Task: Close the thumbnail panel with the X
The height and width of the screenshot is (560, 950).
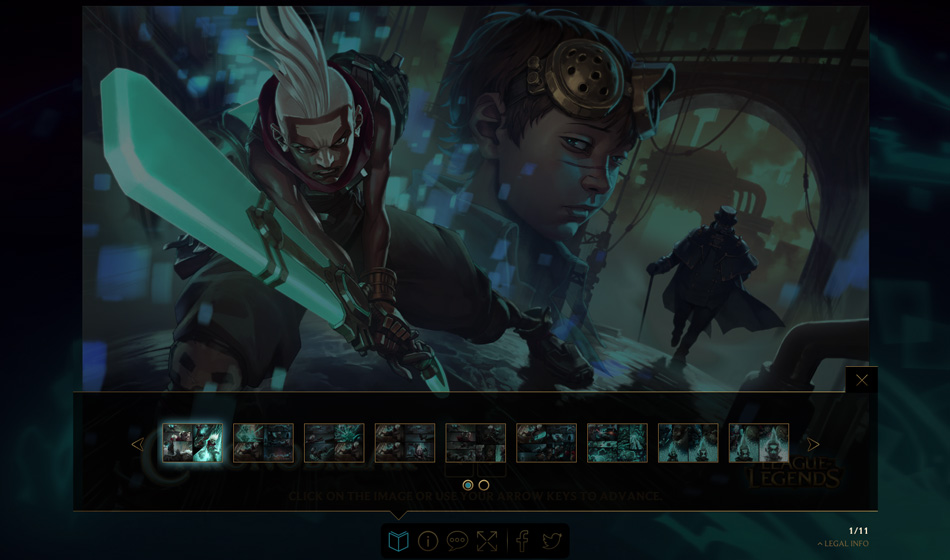Action: click(x=861, y=380)
